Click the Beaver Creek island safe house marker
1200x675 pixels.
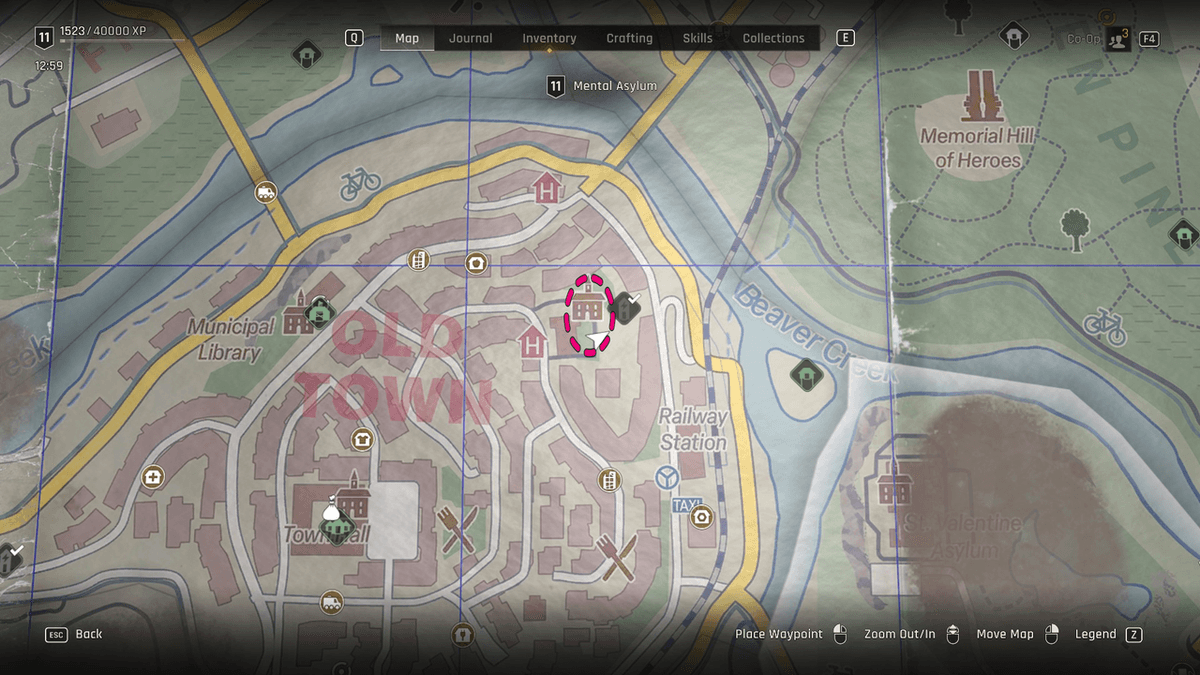[805, 375]
